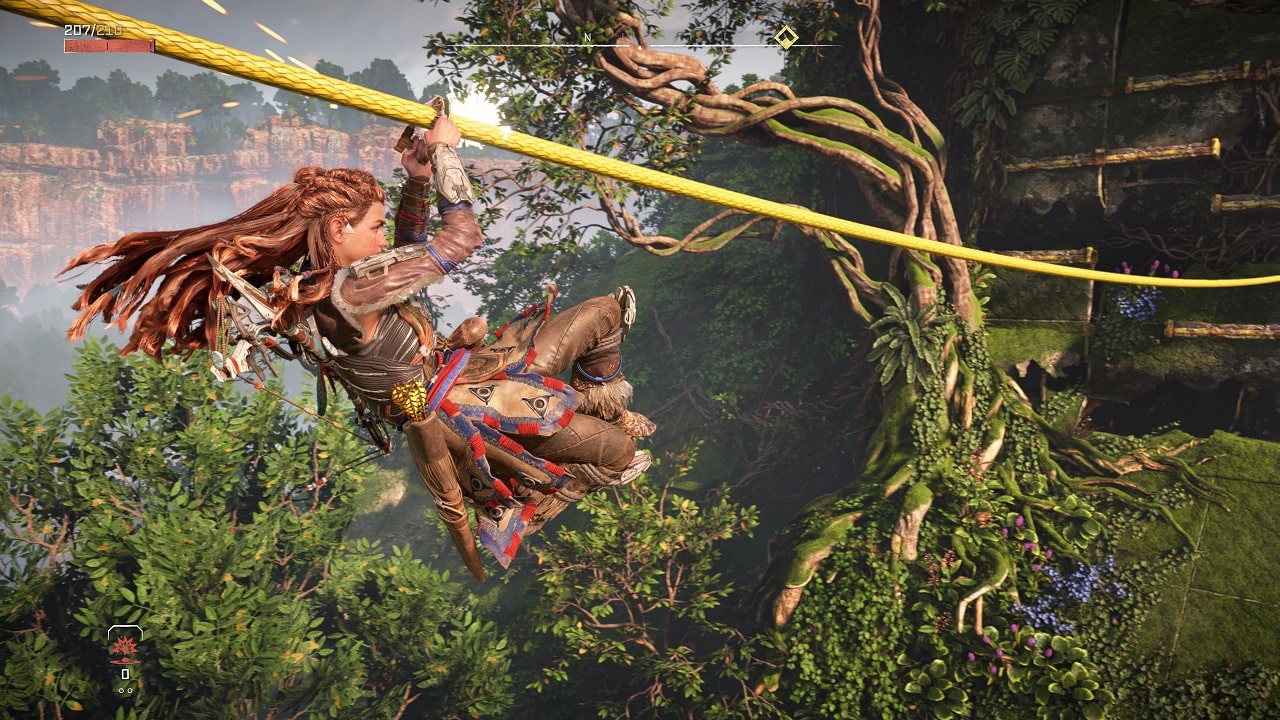Select the red medicinal berry pouch icon
Viewport: 1280px width, 720px height.
125,647
